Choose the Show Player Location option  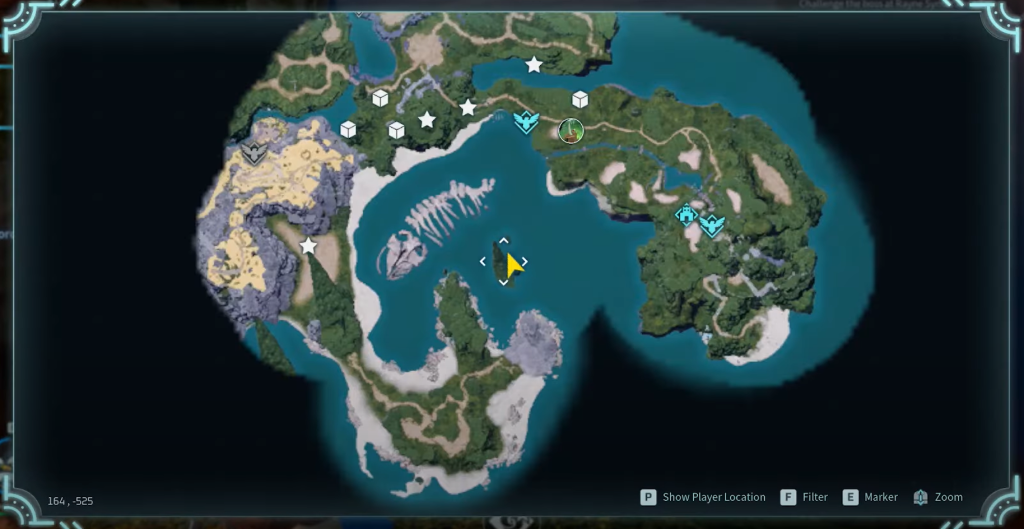tap(713, 497)
